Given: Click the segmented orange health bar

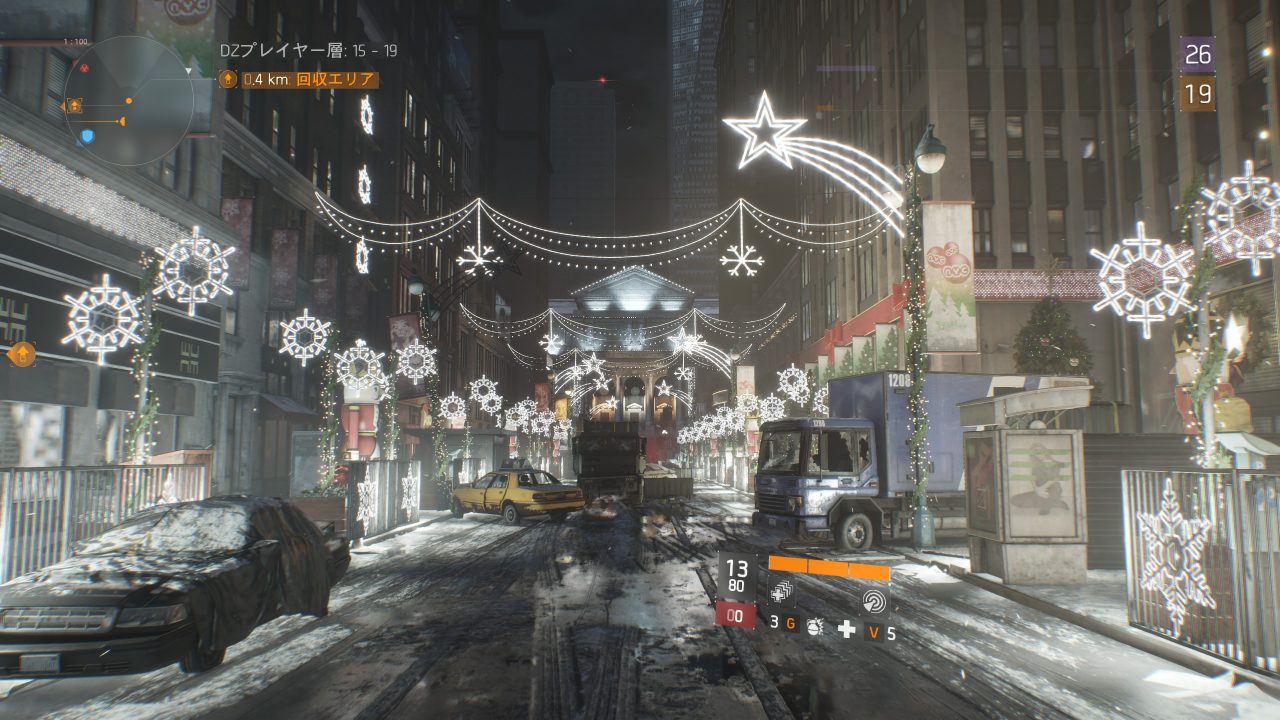Looking at the screenshot, I should [x=829, y=567].
